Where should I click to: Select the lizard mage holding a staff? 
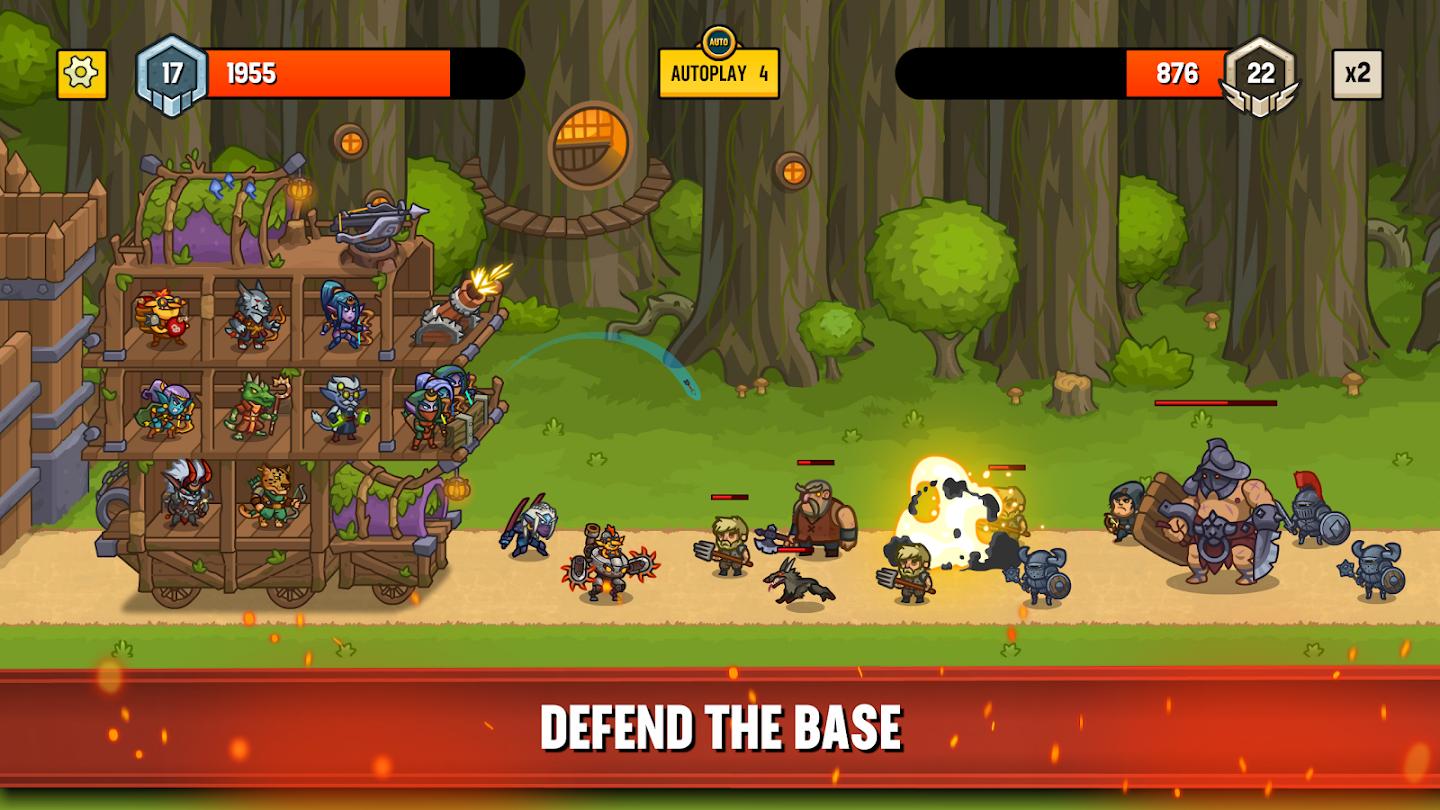tap(252, 408)
